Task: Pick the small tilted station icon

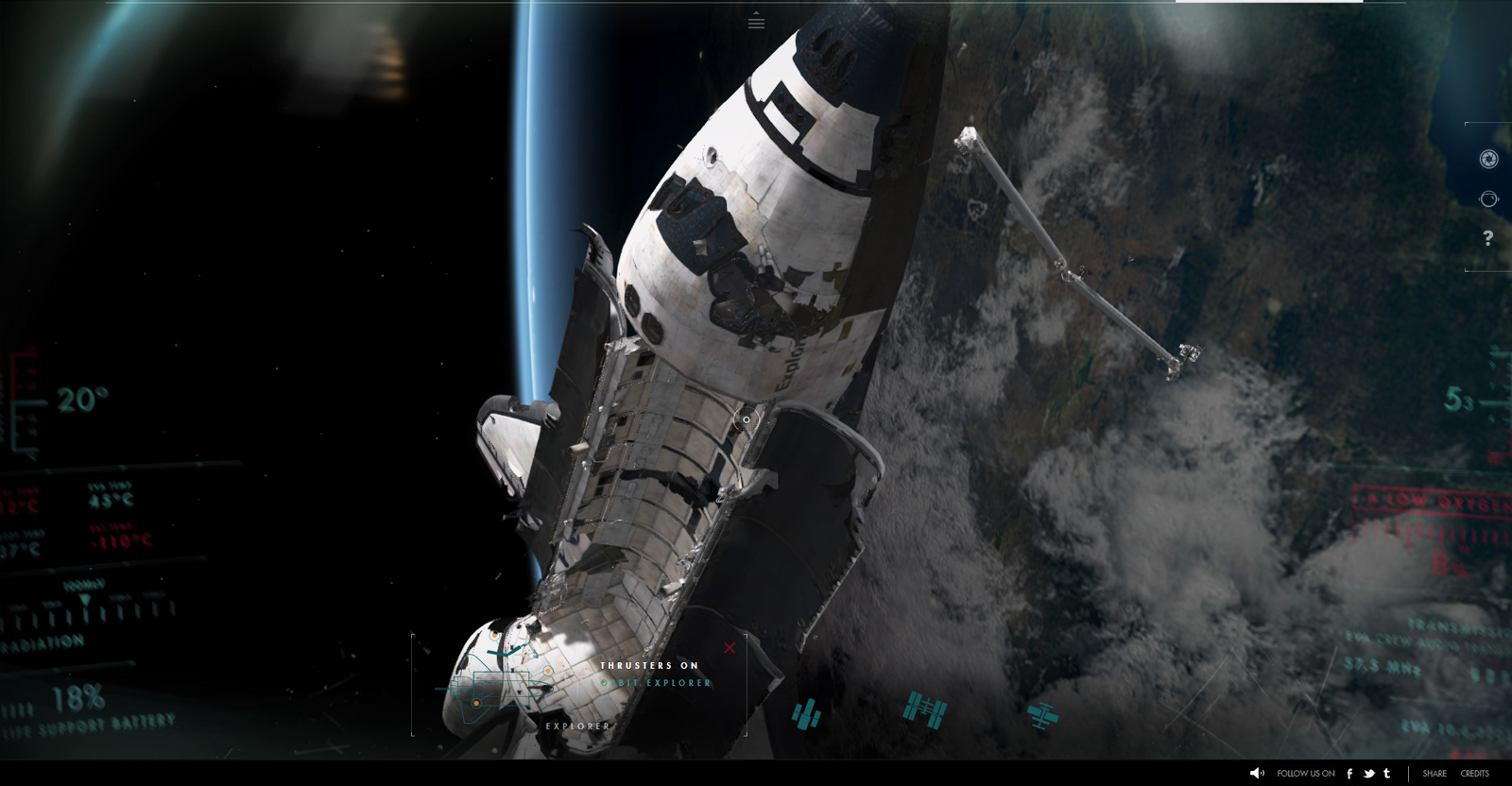Action: [1042, 714]
